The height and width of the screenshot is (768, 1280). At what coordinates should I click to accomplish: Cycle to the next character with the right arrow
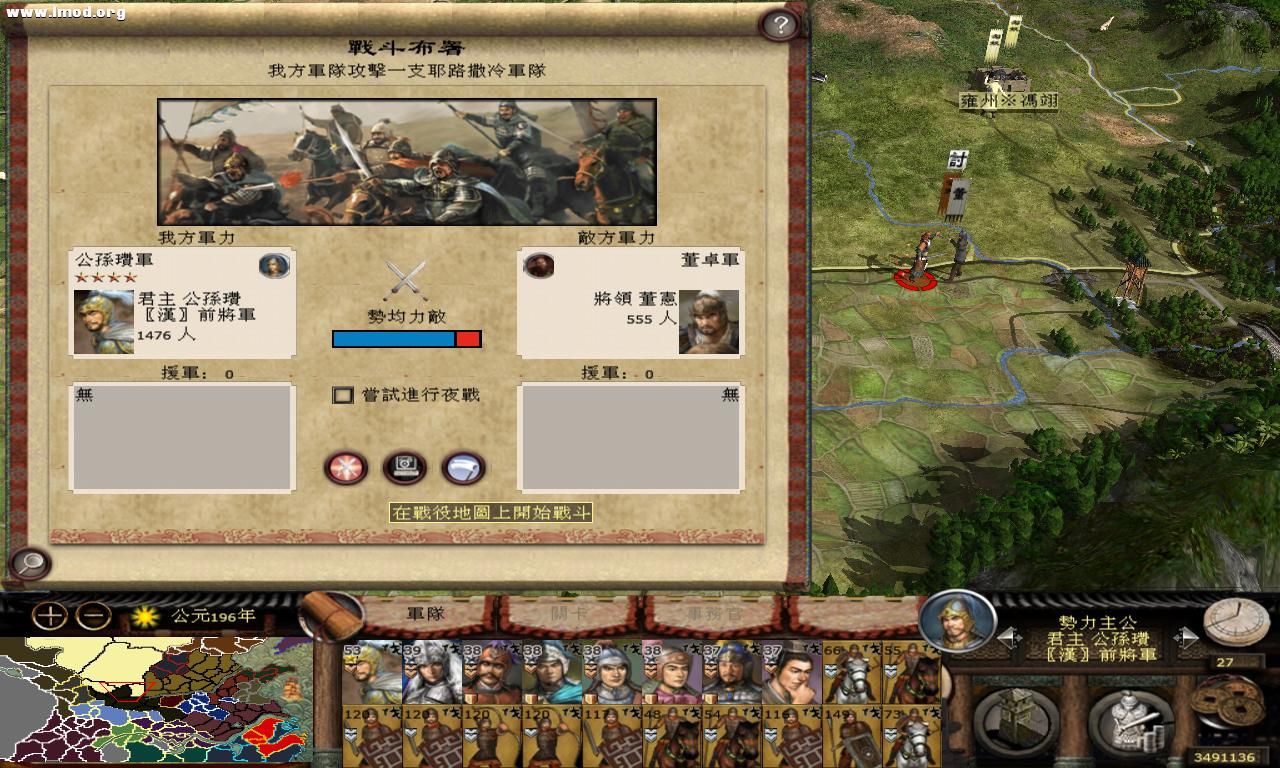point(1185,635)
